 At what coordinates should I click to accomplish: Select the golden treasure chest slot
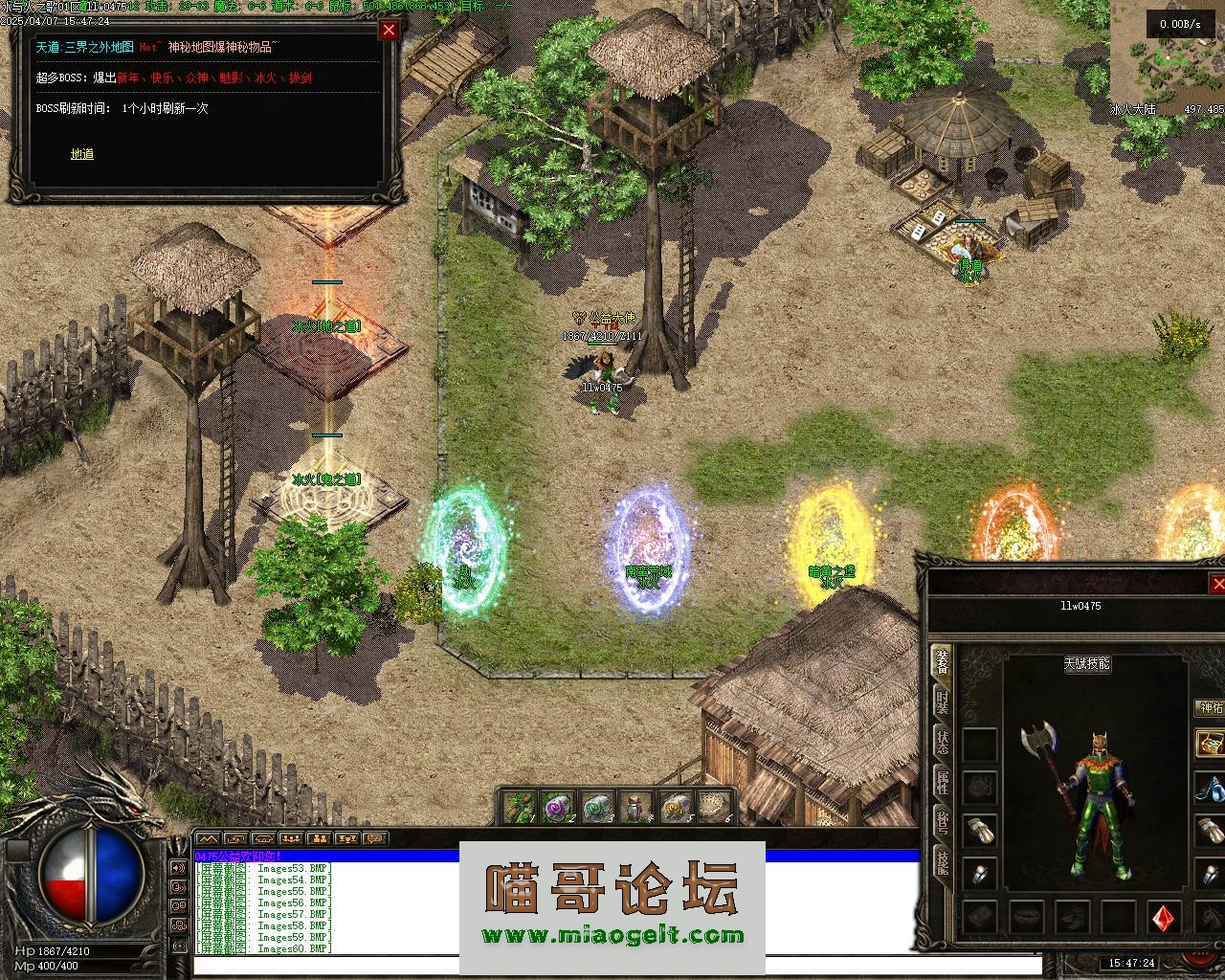click(1211, 744)
